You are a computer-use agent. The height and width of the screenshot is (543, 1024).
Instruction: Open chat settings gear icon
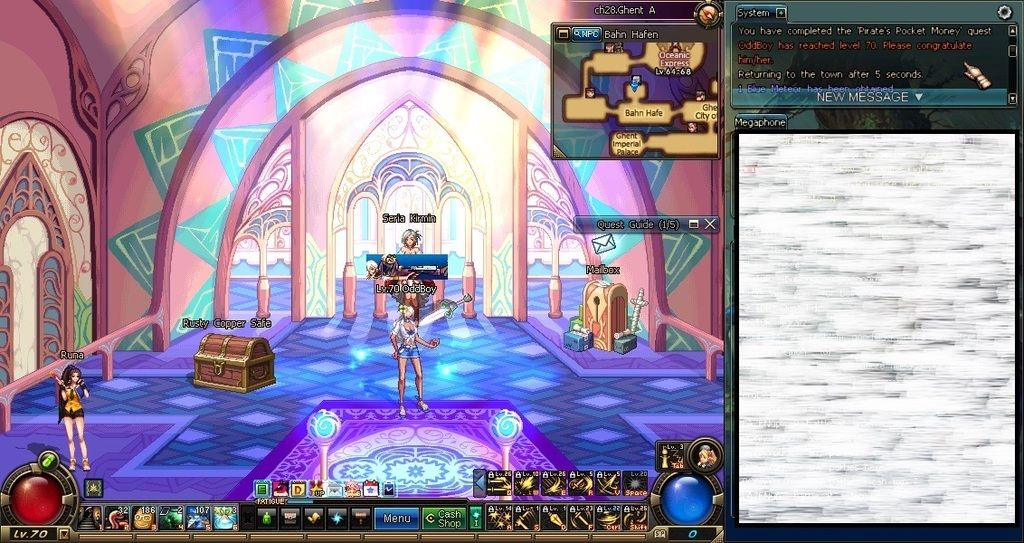1004,12
